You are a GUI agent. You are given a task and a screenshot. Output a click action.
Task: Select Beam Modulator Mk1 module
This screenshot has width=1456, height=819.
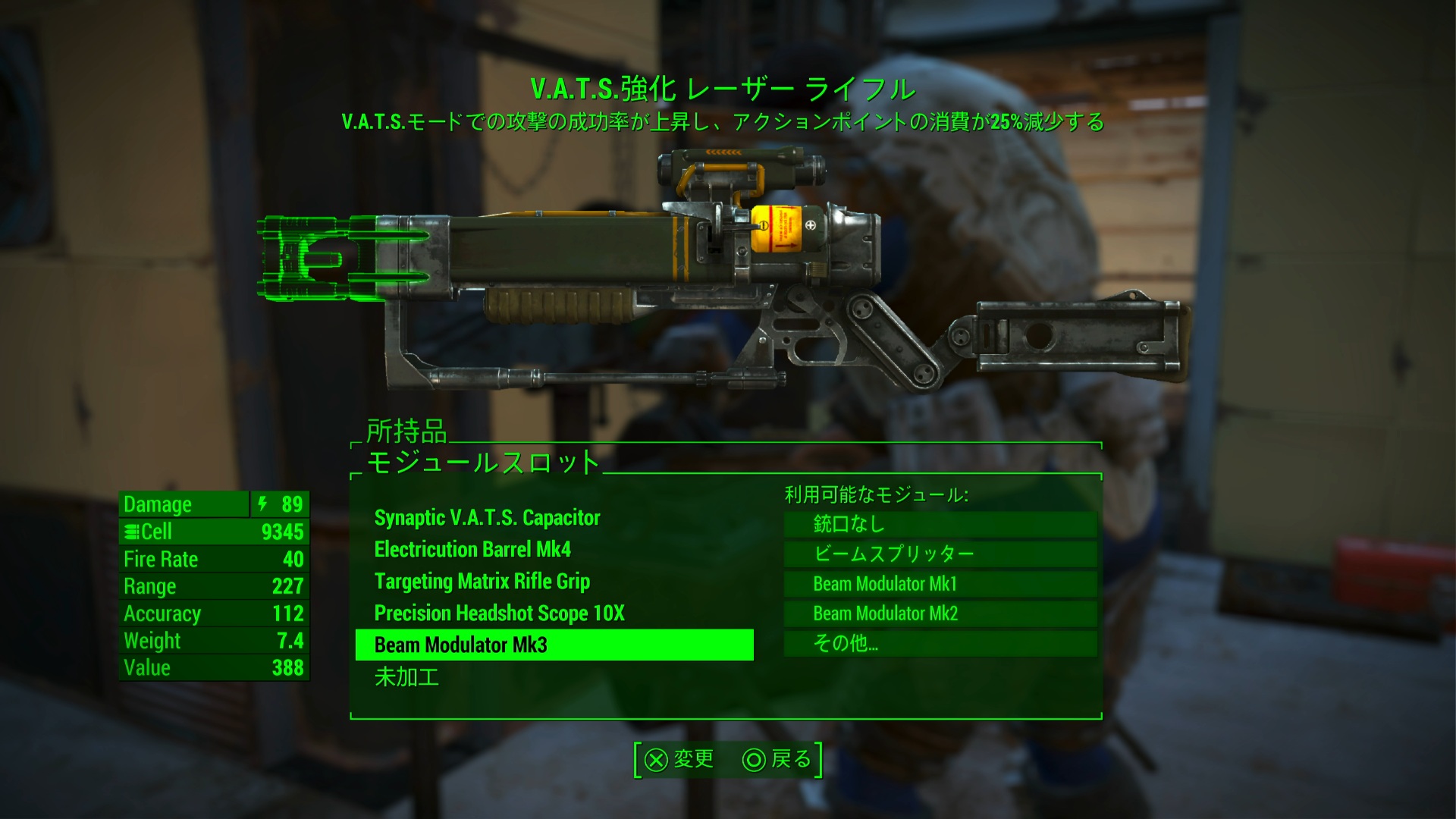[x=940, y=584]
